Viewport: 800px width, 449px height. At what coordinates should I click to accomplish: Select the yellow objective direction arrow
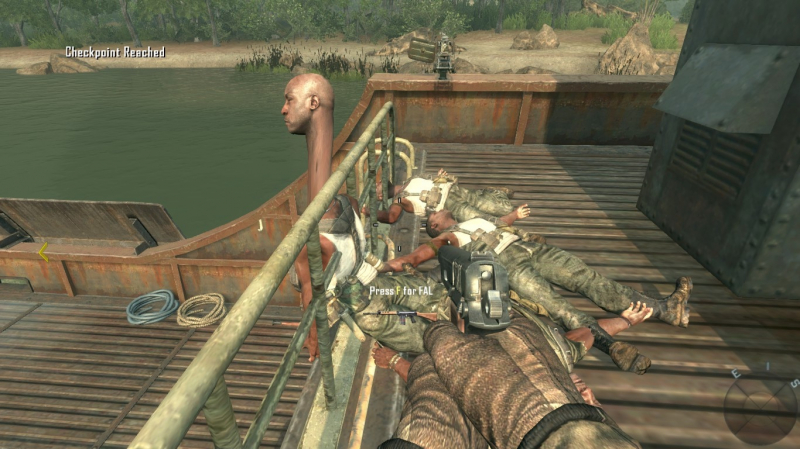coord(43,252)
